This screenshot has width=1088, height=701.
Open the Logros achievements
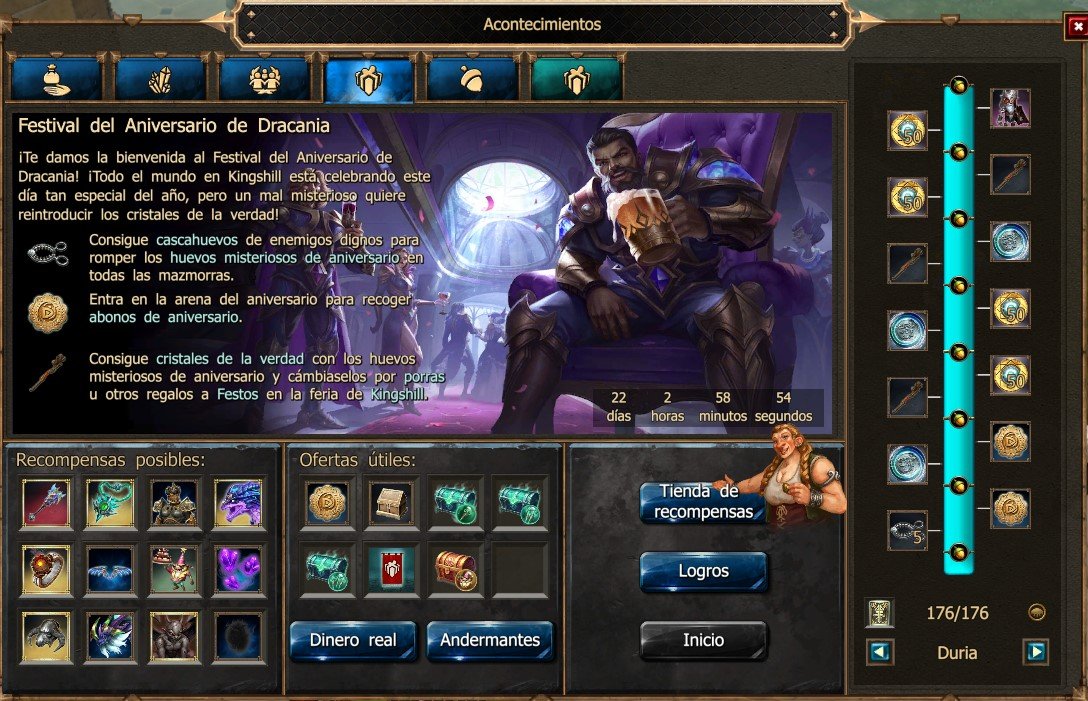click(703, 572)
